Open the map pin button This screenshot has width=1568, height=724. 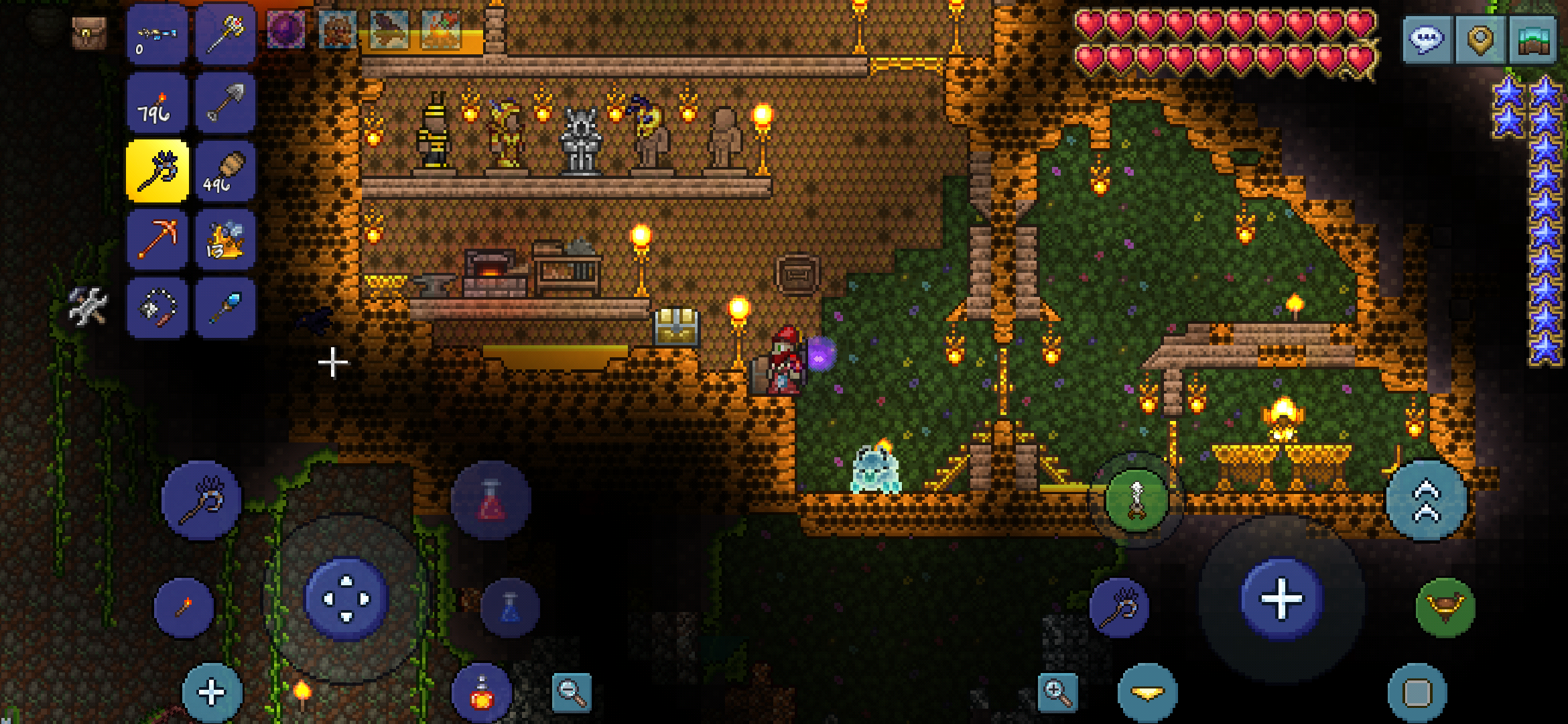tap(1480, 39)
